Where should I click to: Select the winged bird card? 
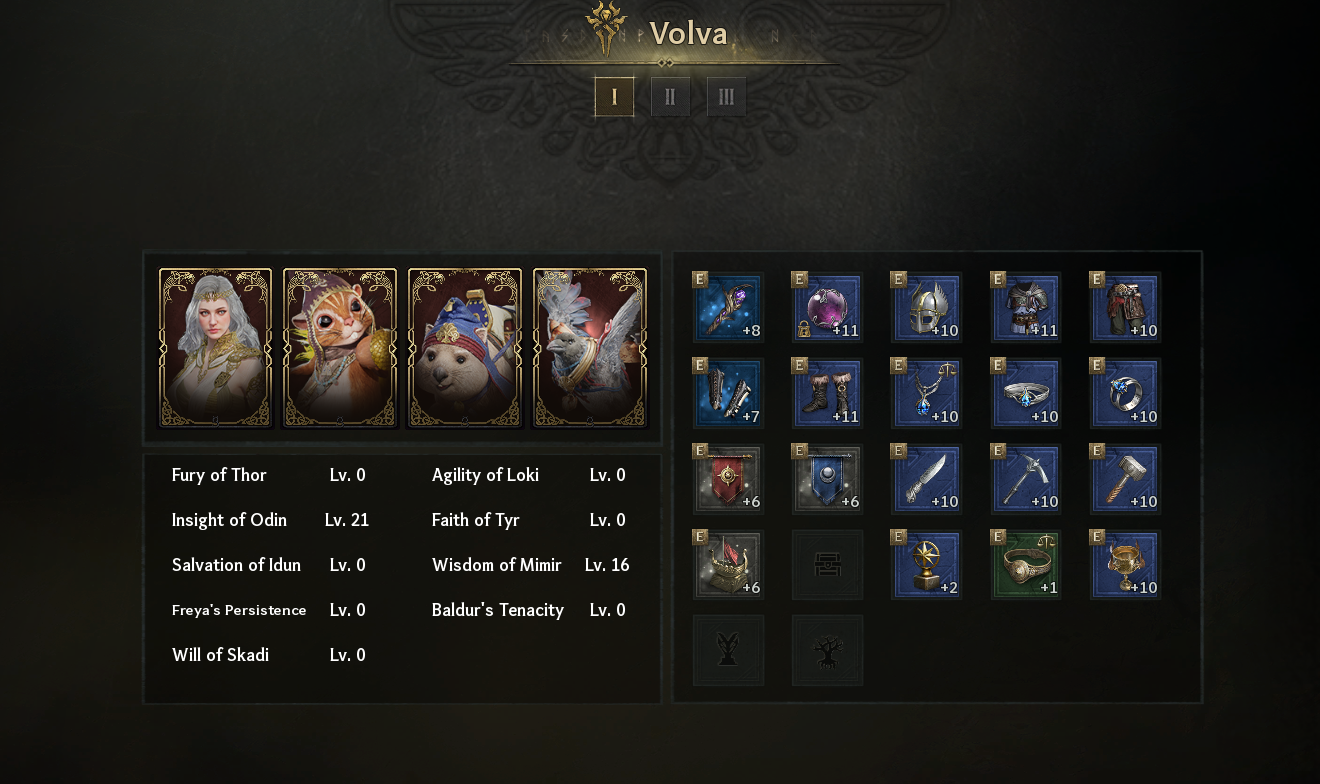coord(590,347)
